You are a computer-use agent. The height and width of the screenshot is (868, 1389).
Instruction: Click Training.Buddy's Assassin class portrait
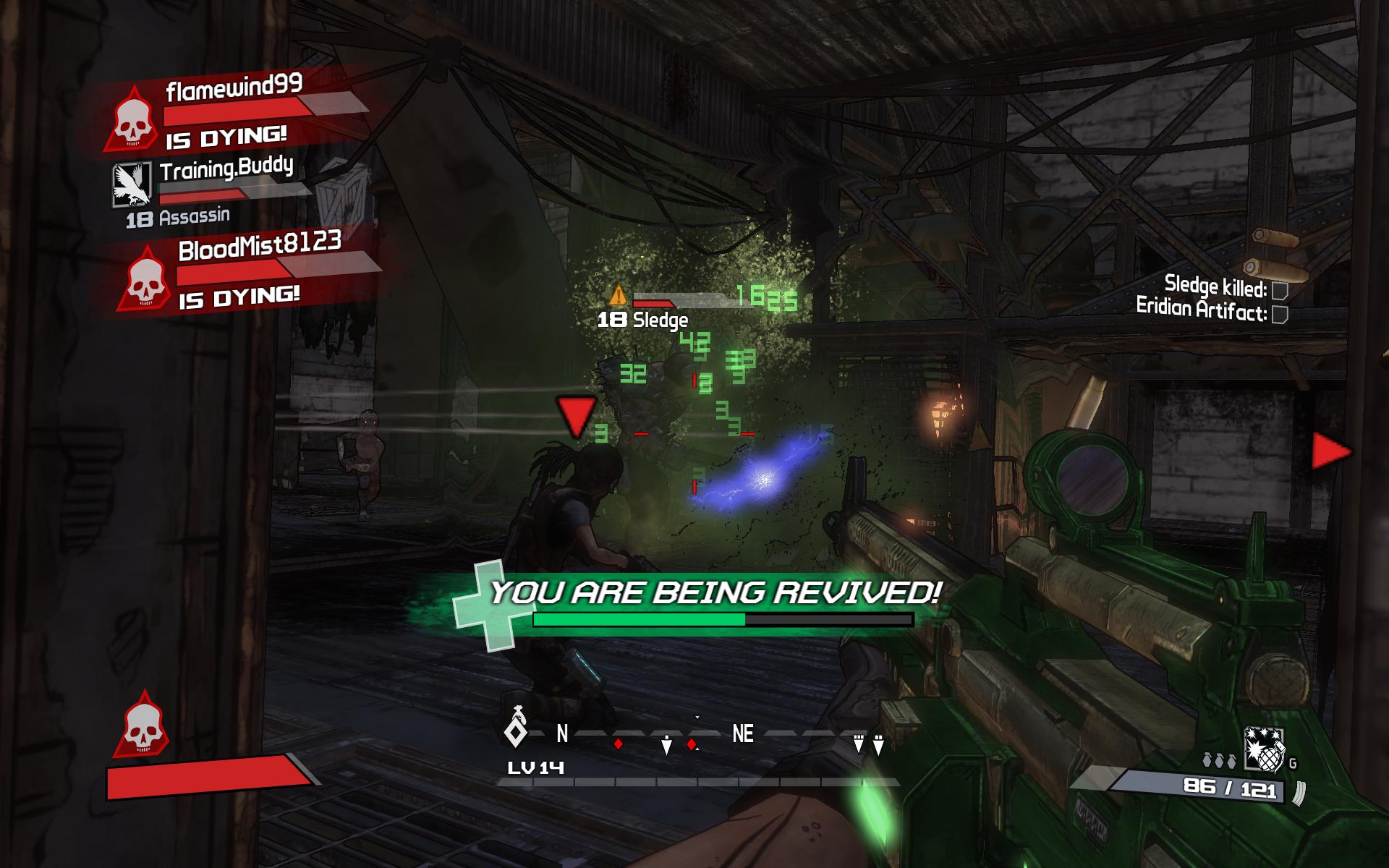[132, 184]
